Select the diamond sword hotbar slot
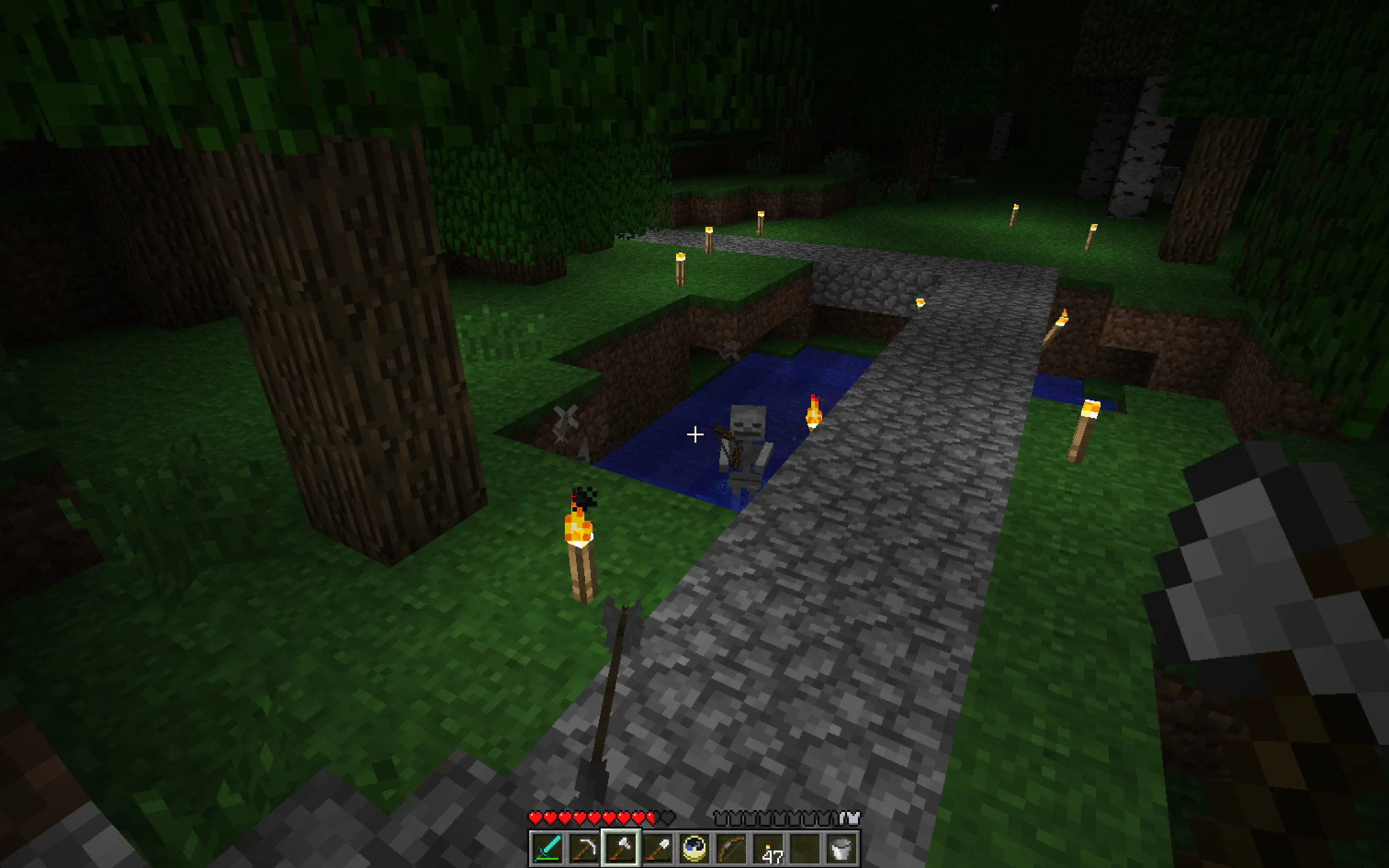Viewport: 1389px width, 868px height. click(547, 848)
